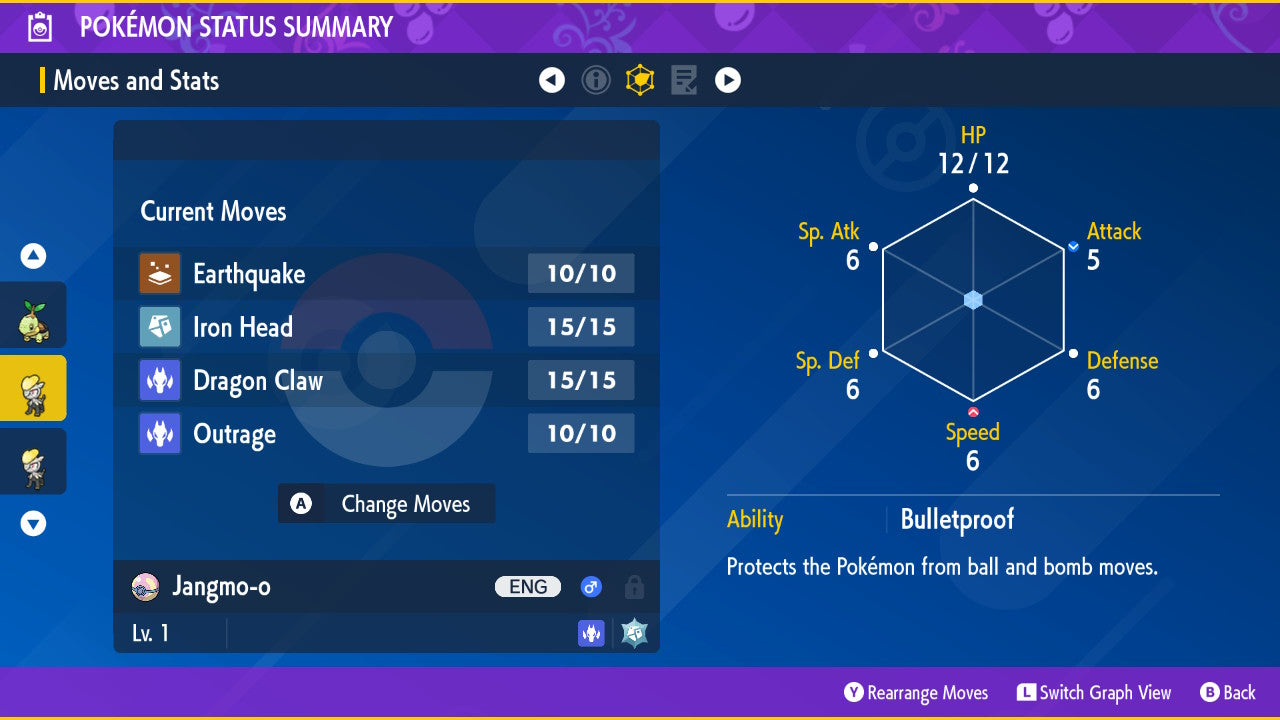Choose the Jangmo-o thumbnail below the highlighted one

pyautogui.click(x=33, y=461)
